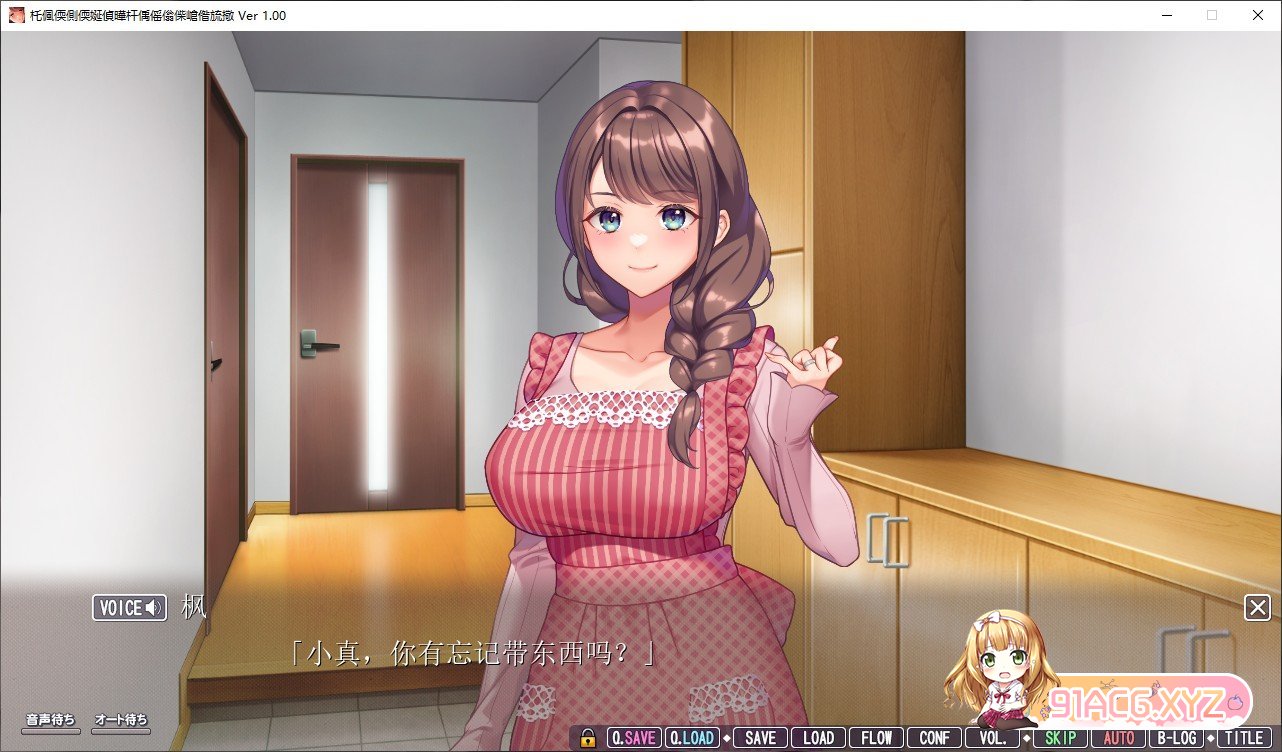This screenshot has height=752, width=1282.
Task: Open the FLOW chart screen
Action: (x=876, y=738)
